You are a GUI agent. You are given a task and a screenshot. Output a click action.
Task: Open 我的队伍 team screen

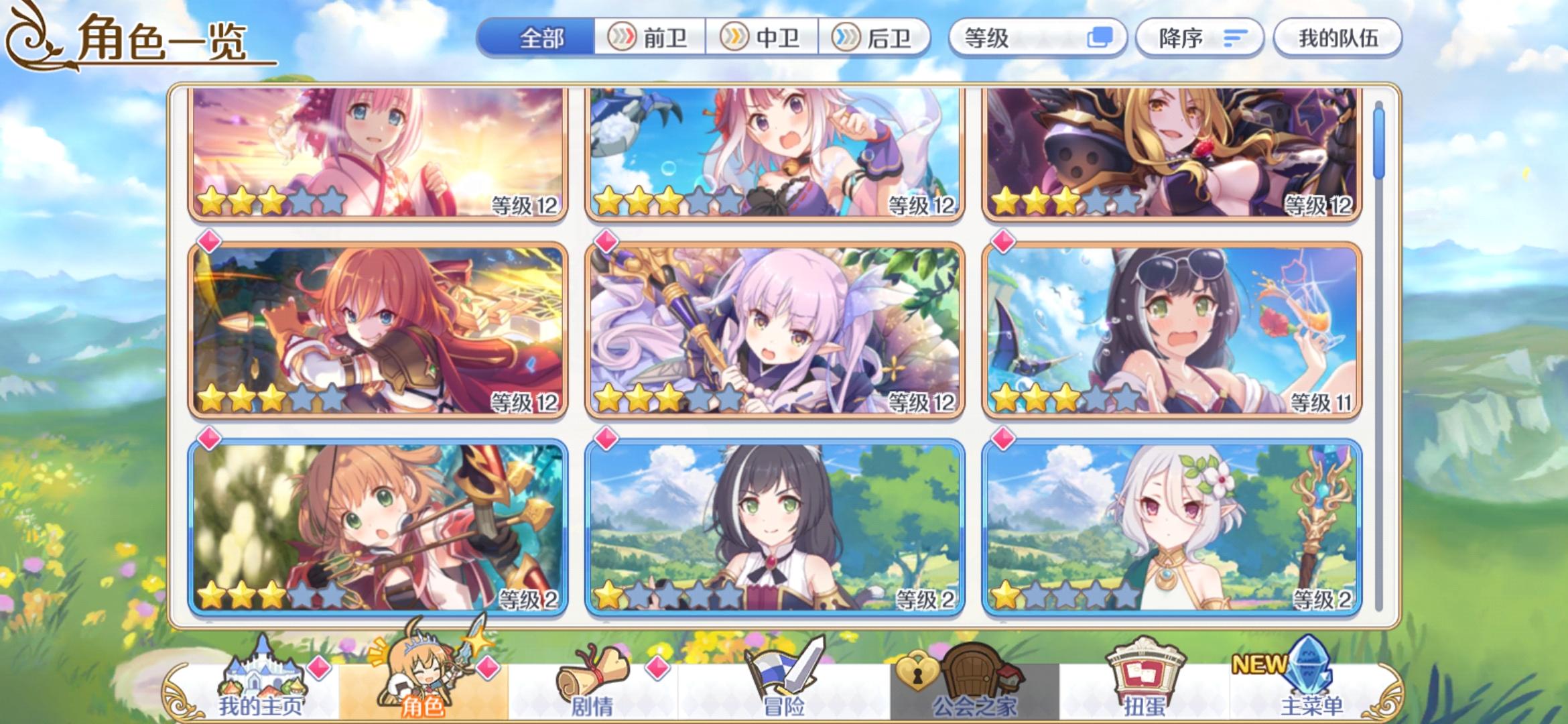pos(1337,38)
